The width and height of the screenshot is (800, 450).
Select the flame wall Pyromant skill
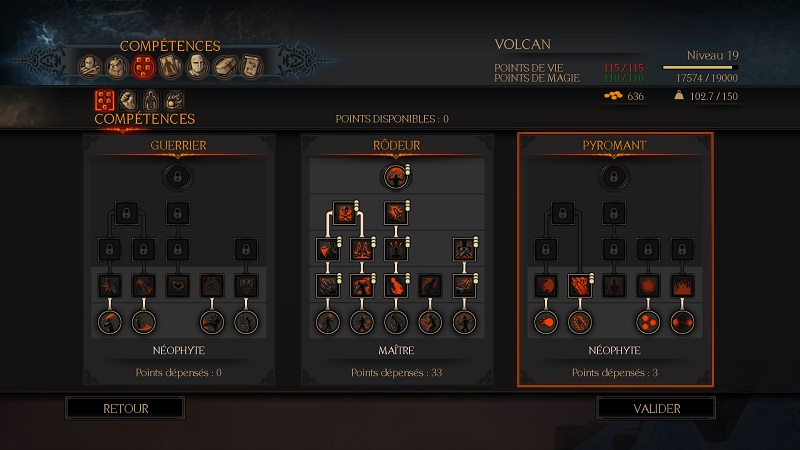[x=683, y=286]
